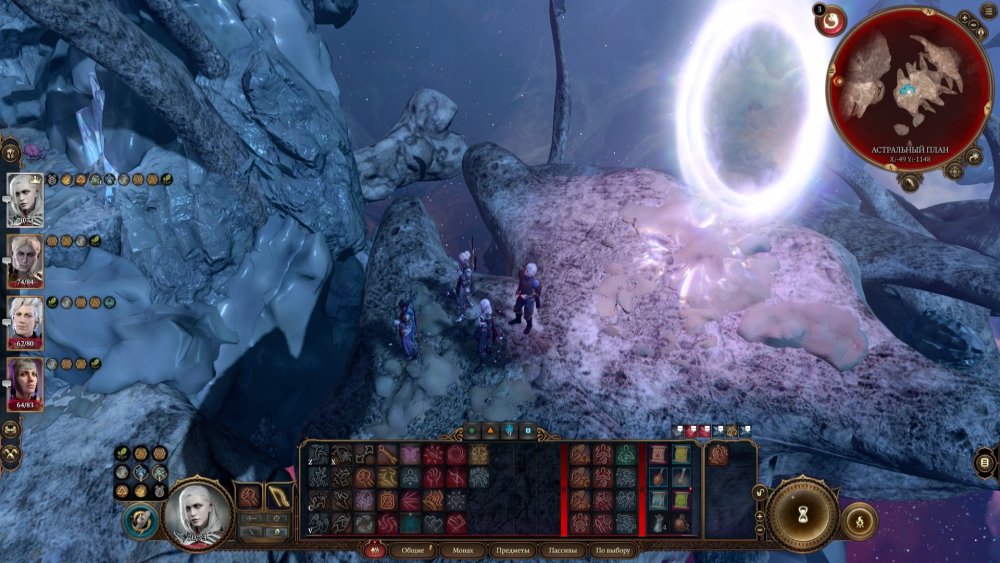Select the white-haired crowned leader portrait

click(x=24, y=198)
